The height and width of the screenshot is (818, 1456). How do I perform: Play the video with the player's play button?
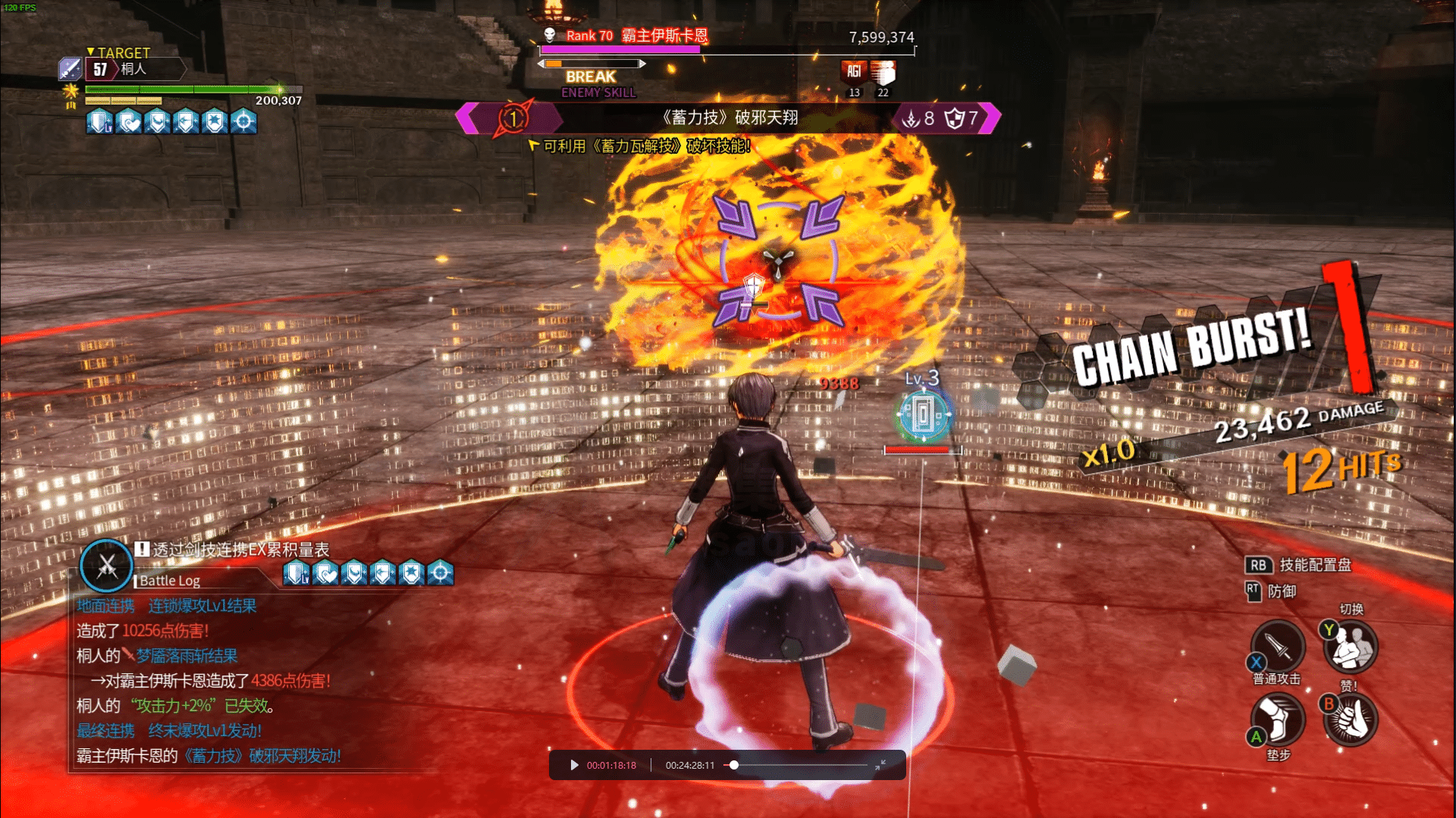click(x=574, y=765)
